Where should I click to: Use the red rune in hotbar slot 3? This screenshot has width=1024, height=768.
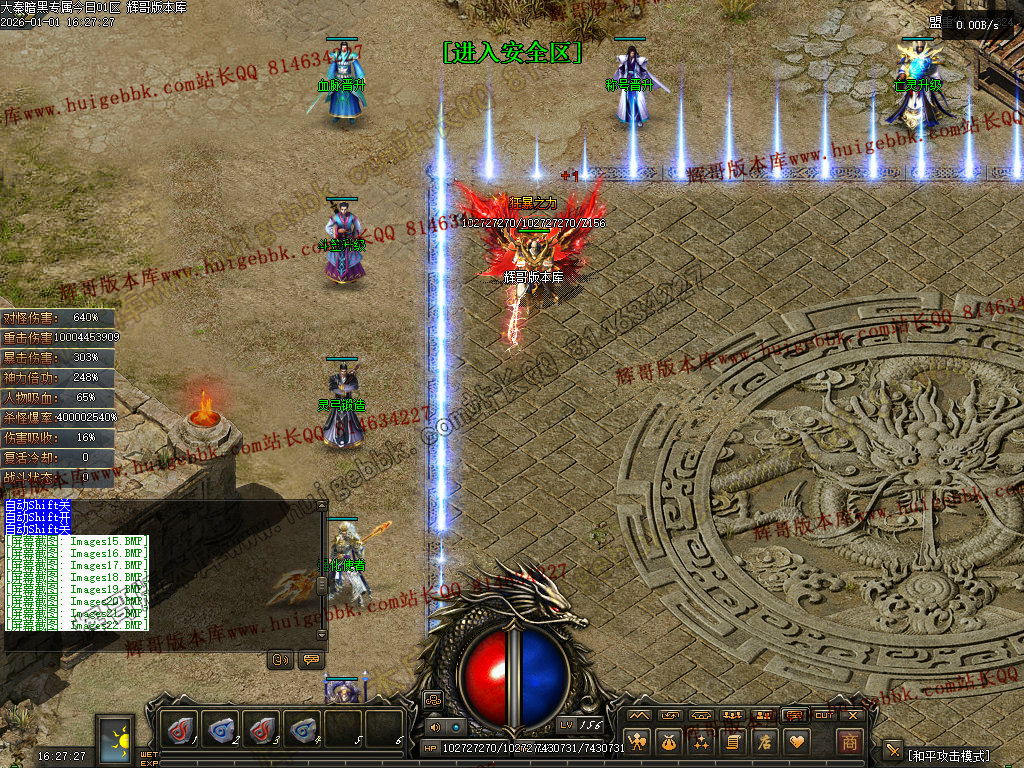(x=262, y=730)
